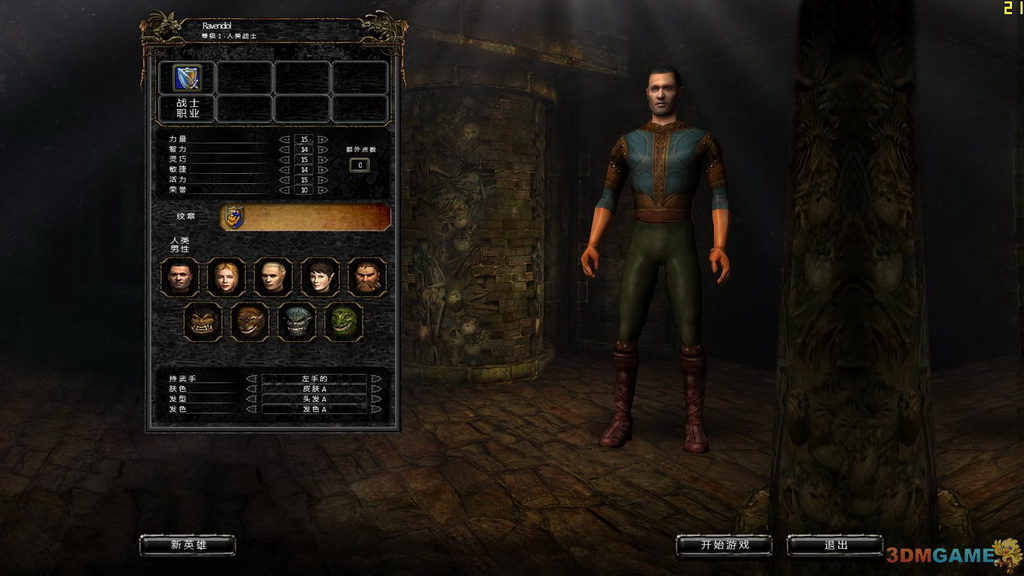
Task: Change 发色 hair color to next option
Action: (x=376, y=409)
